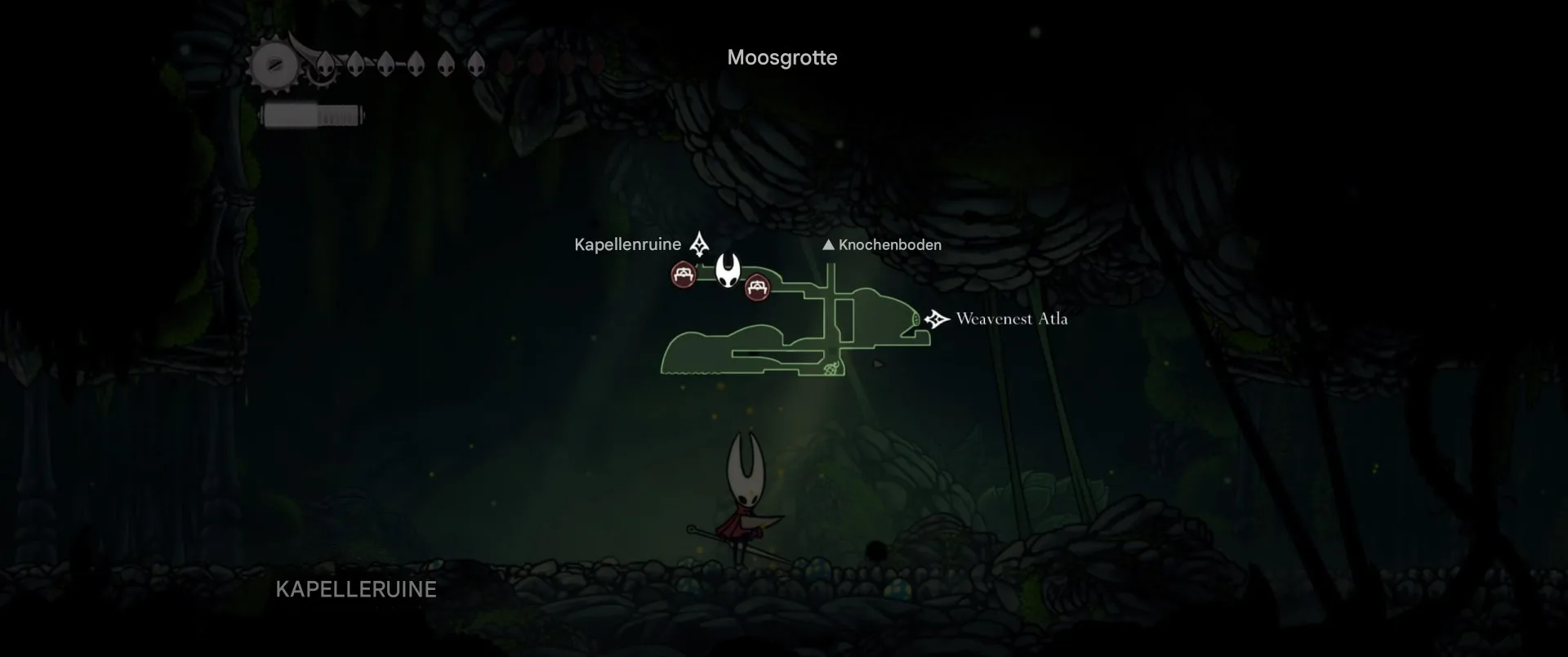Follow the Knochenboden exit arrow
This screenshot has height=657, width=1568.
tap(828, 244)
